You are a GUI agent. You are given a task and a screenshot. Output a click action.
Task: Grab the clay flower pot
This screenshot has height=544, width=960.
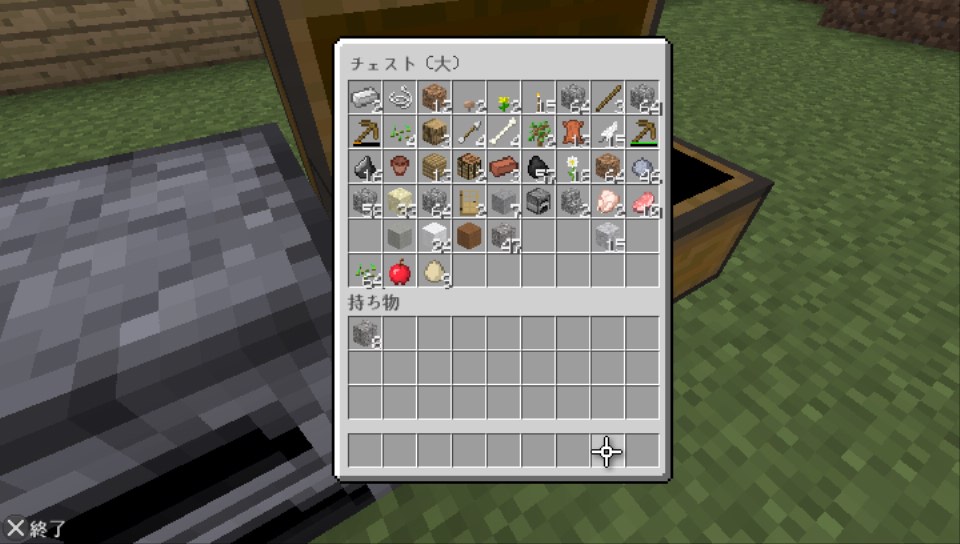400,166
